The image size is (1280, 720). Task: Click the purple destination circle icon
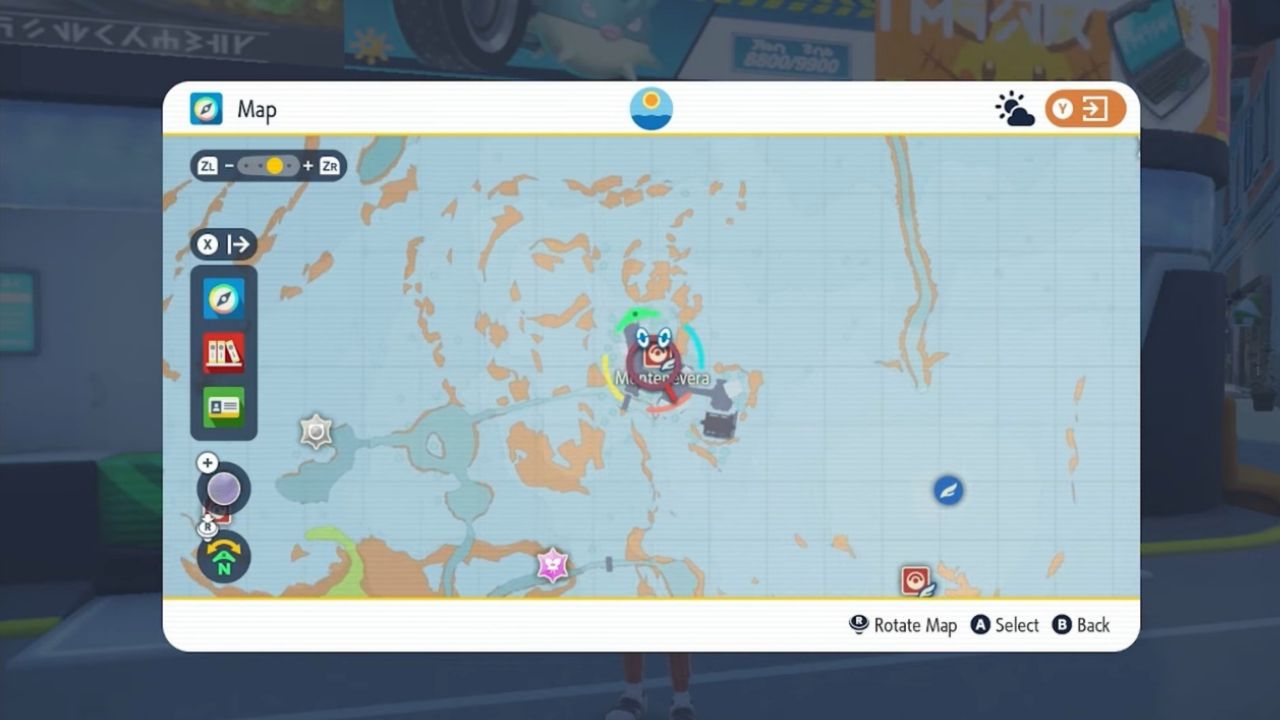(224, 490)
